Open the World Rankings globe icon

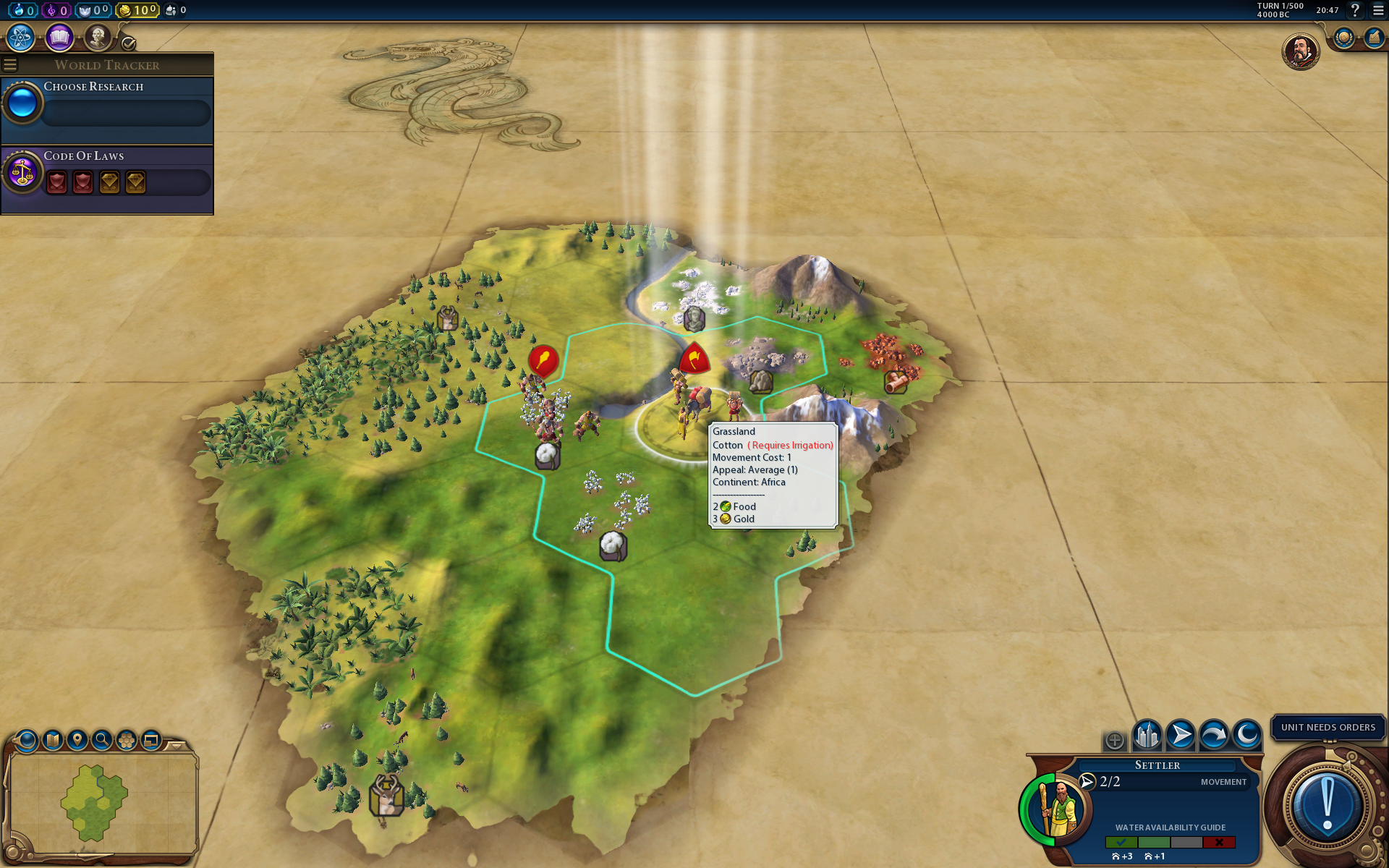point(1343,38)
